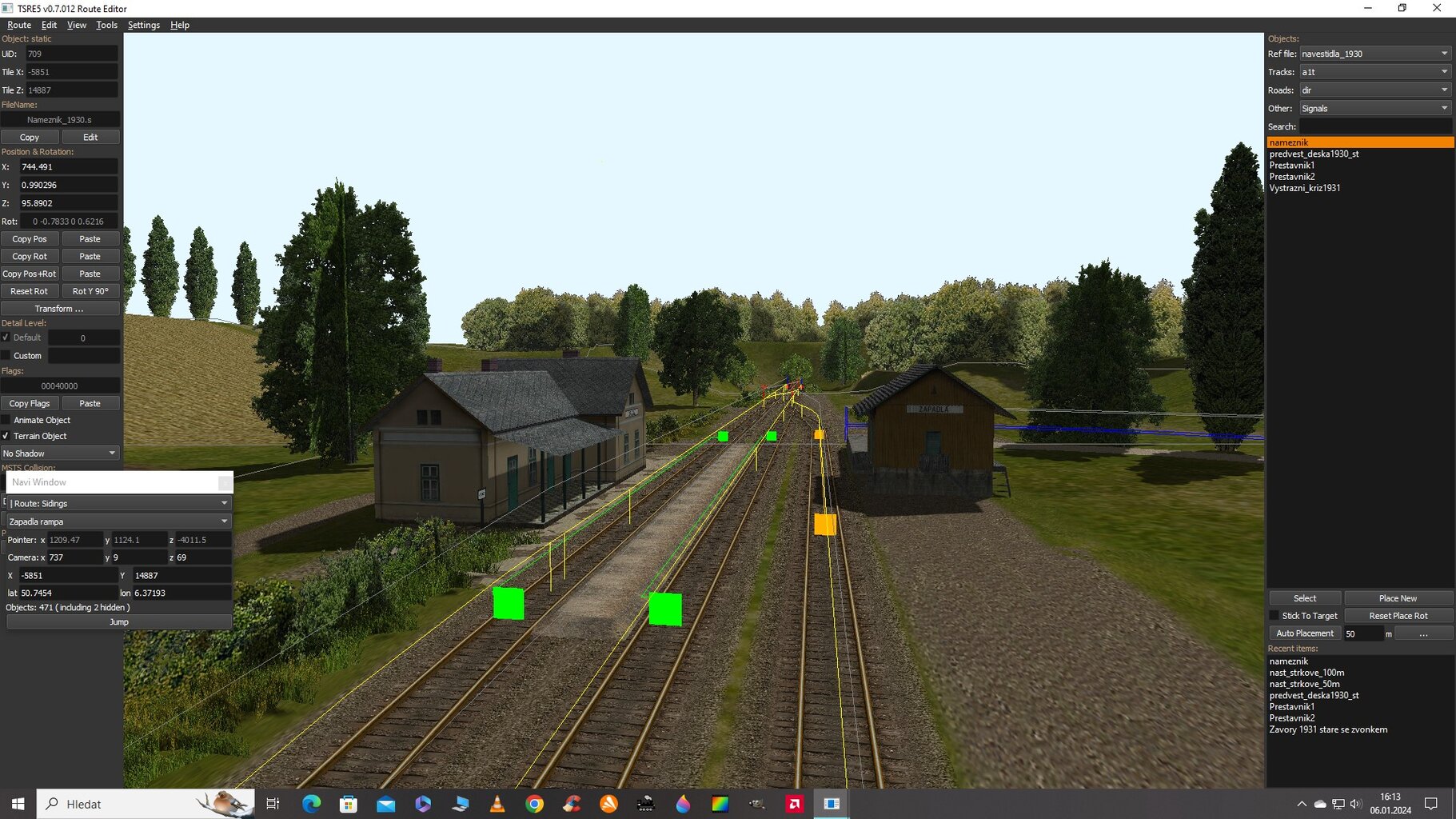Screen dimensions: 1456x819
Task: Click the Place New button
Action: coord(1398,598)
